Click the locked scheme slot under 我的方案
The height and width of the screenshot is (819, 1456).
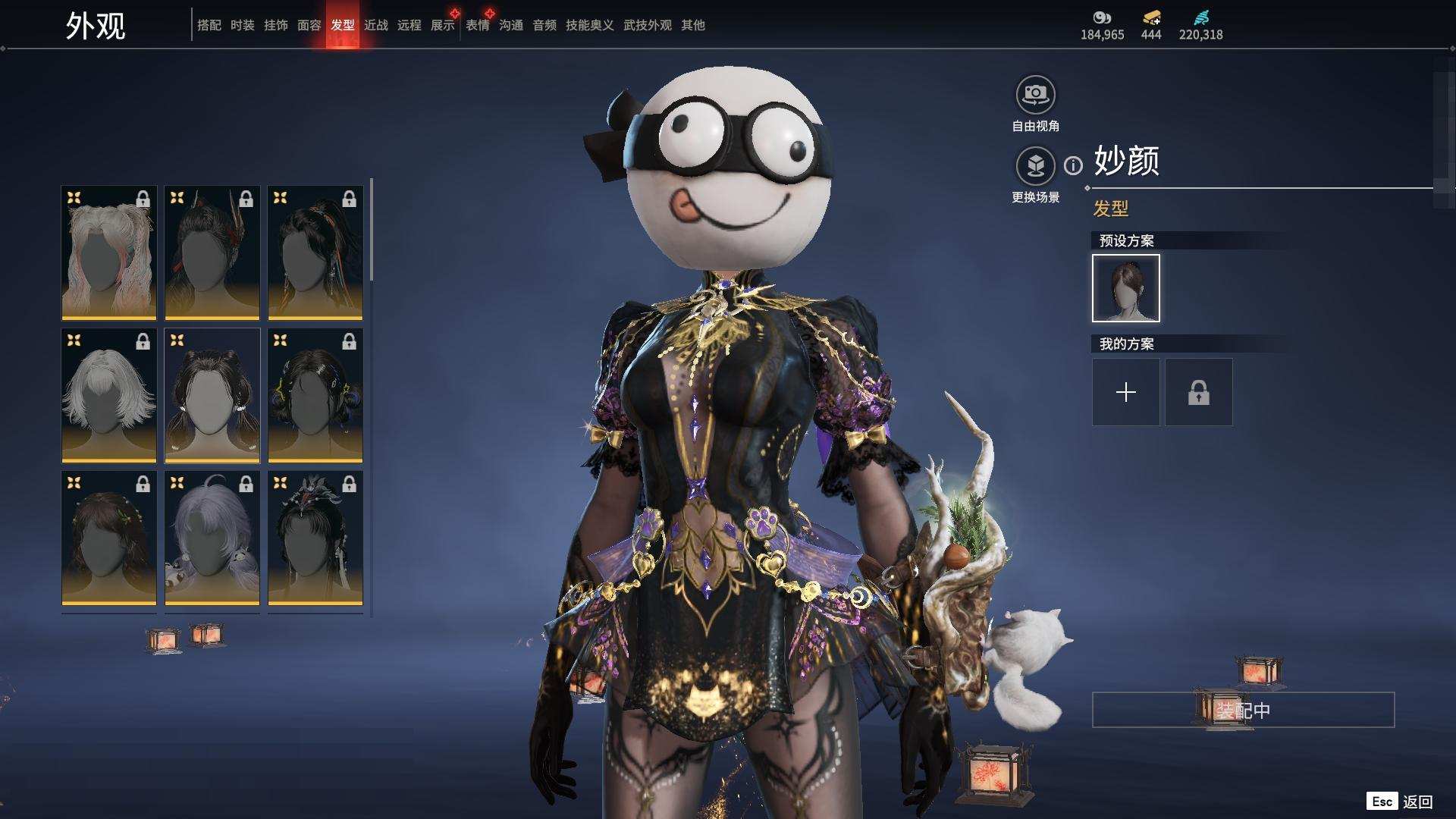[x=1199, y=392]
